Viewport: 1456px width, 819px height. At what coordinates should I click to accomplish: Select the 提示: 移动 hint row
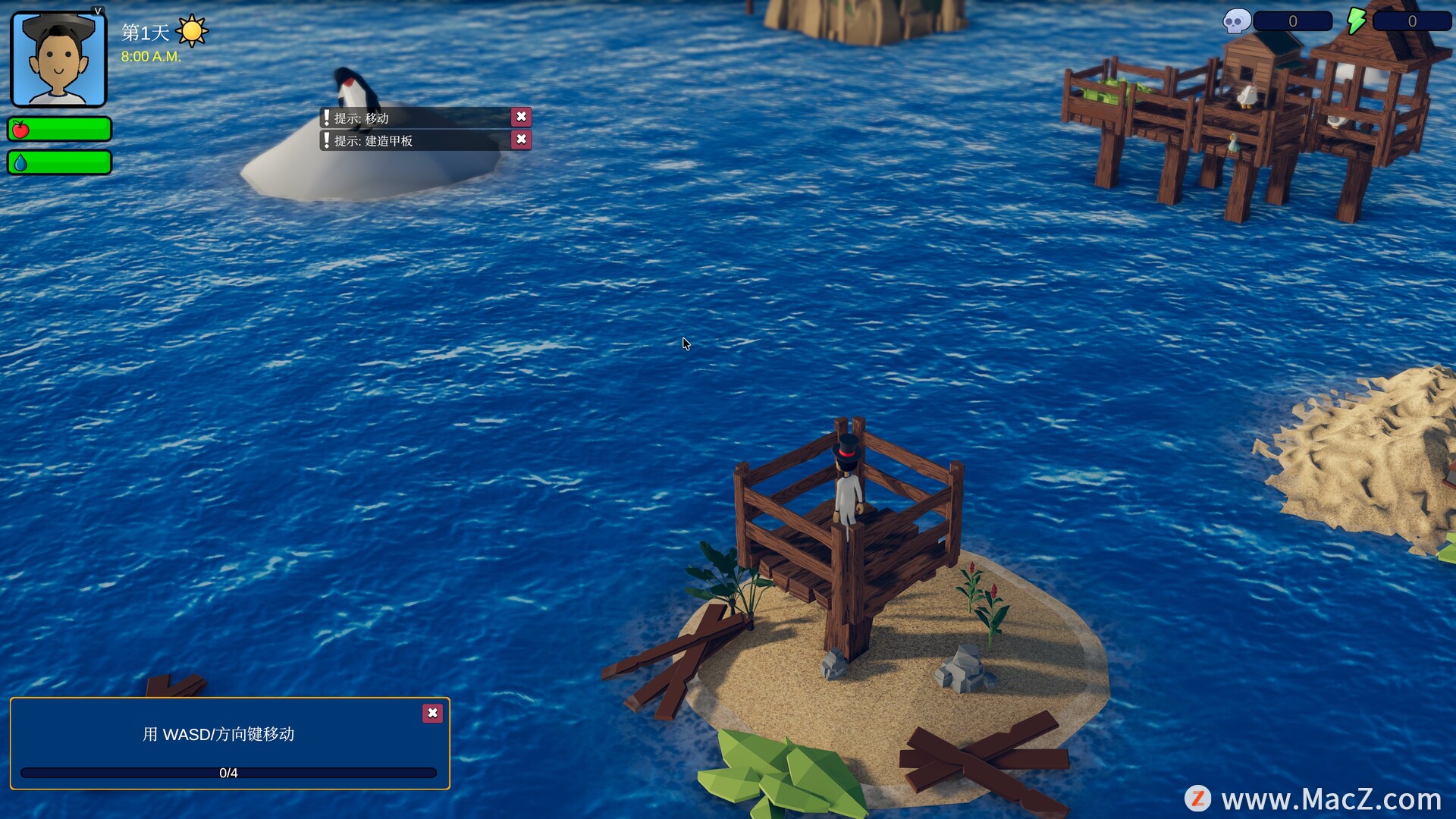[x=415, y=118]
